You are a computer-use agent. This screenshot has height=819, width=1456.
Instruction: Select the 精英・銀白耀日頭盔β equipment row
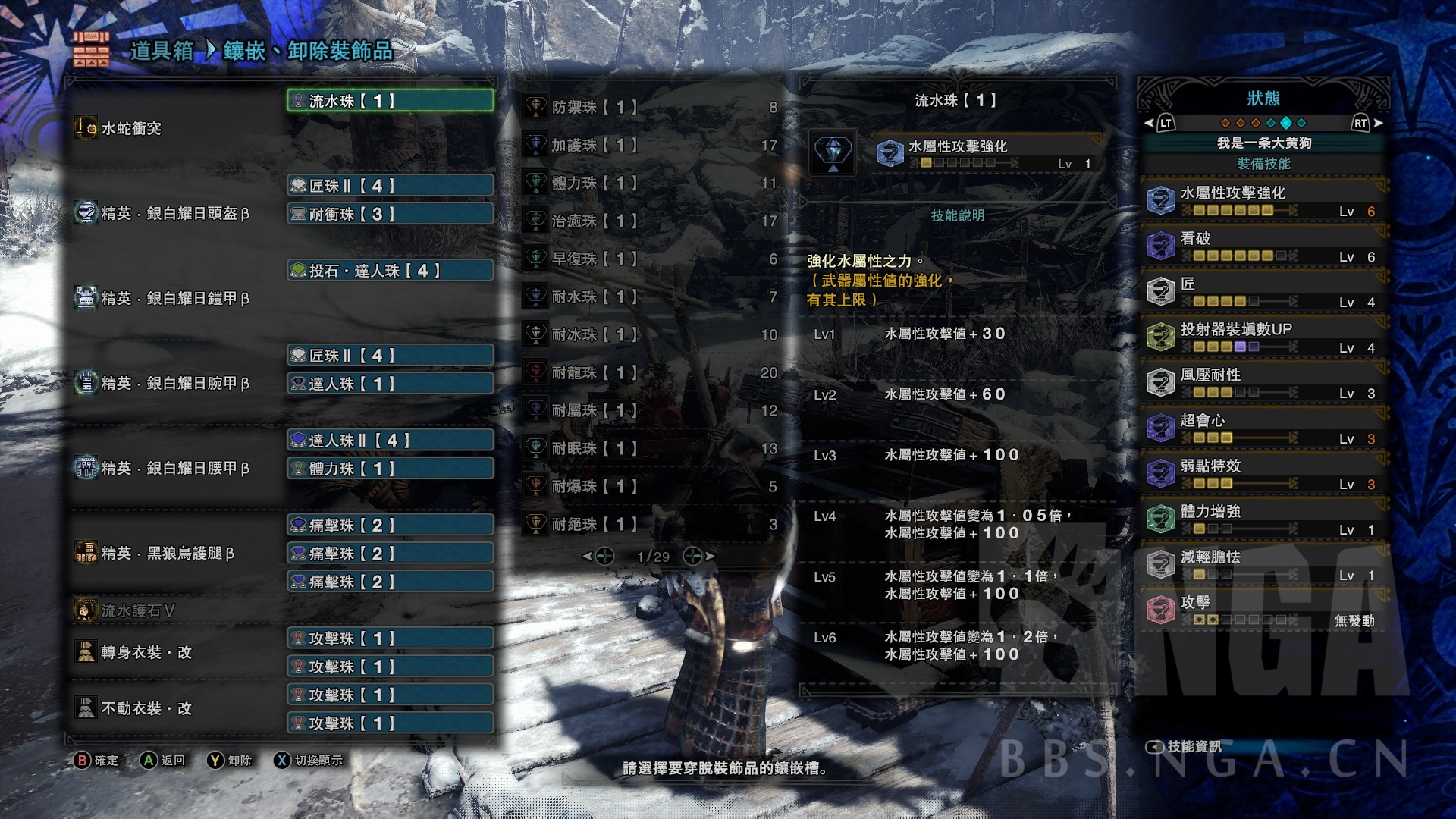coord(174,214)
